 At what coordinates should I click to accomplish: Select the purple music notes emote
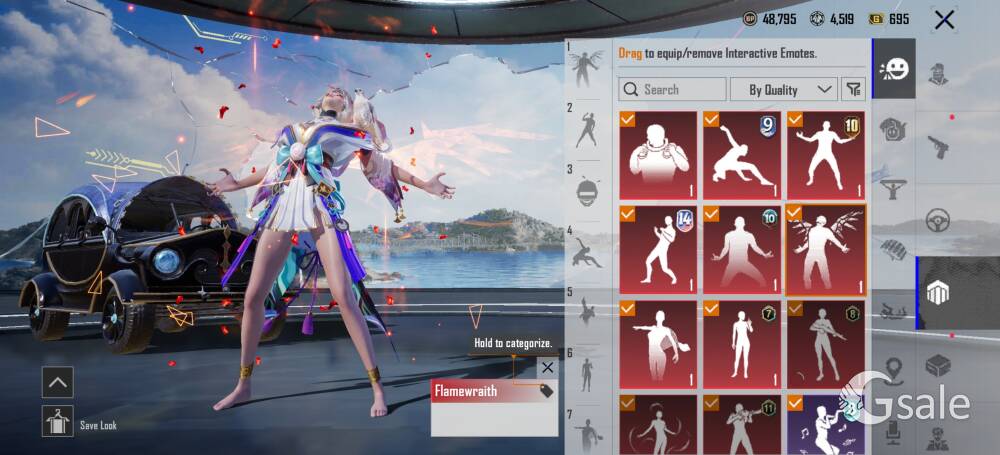826,425
